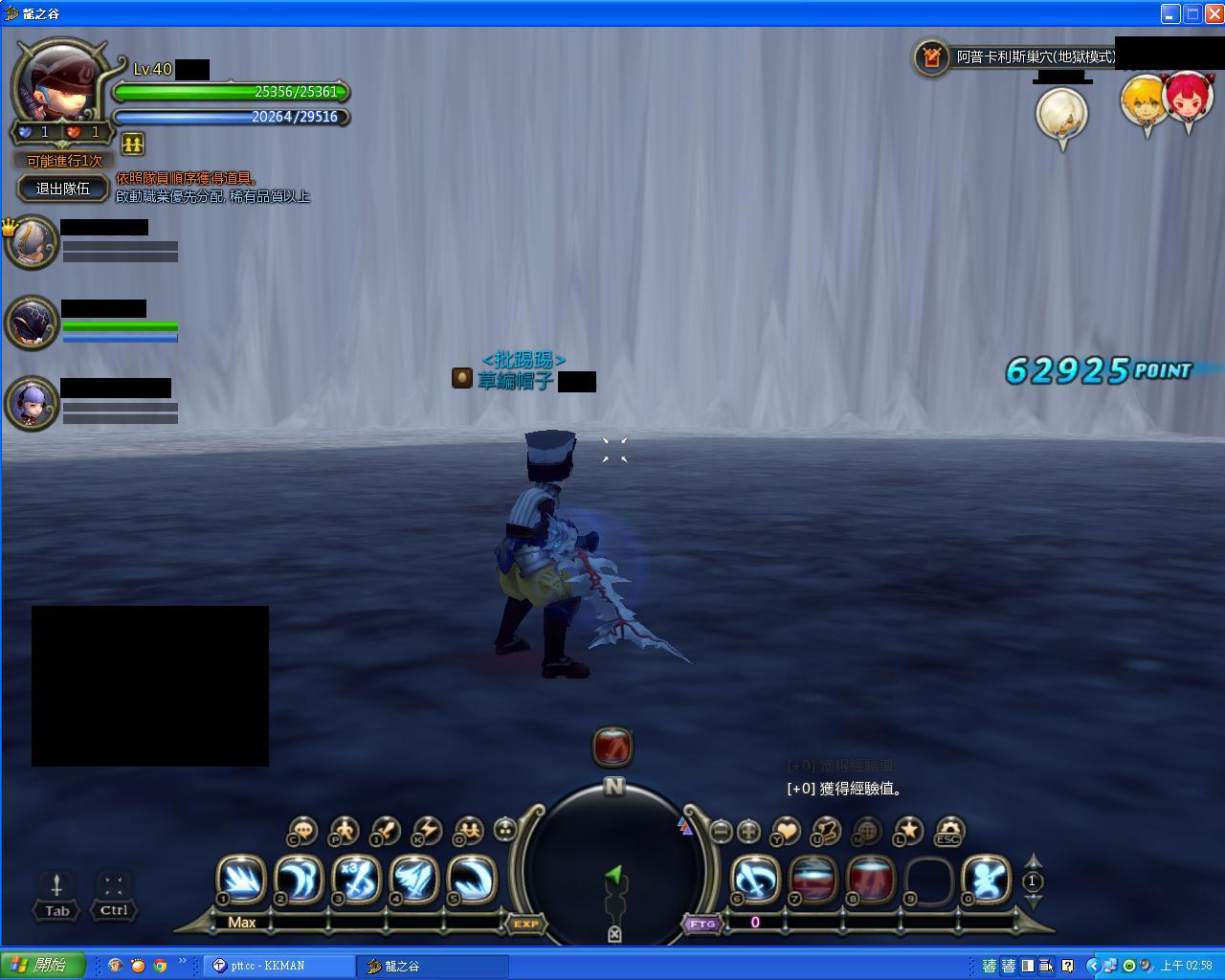The height and width of the screenshot is (980, 1225).
Task: Use the skill in hotbar slot 5
Action: click(x=472, y=880)
